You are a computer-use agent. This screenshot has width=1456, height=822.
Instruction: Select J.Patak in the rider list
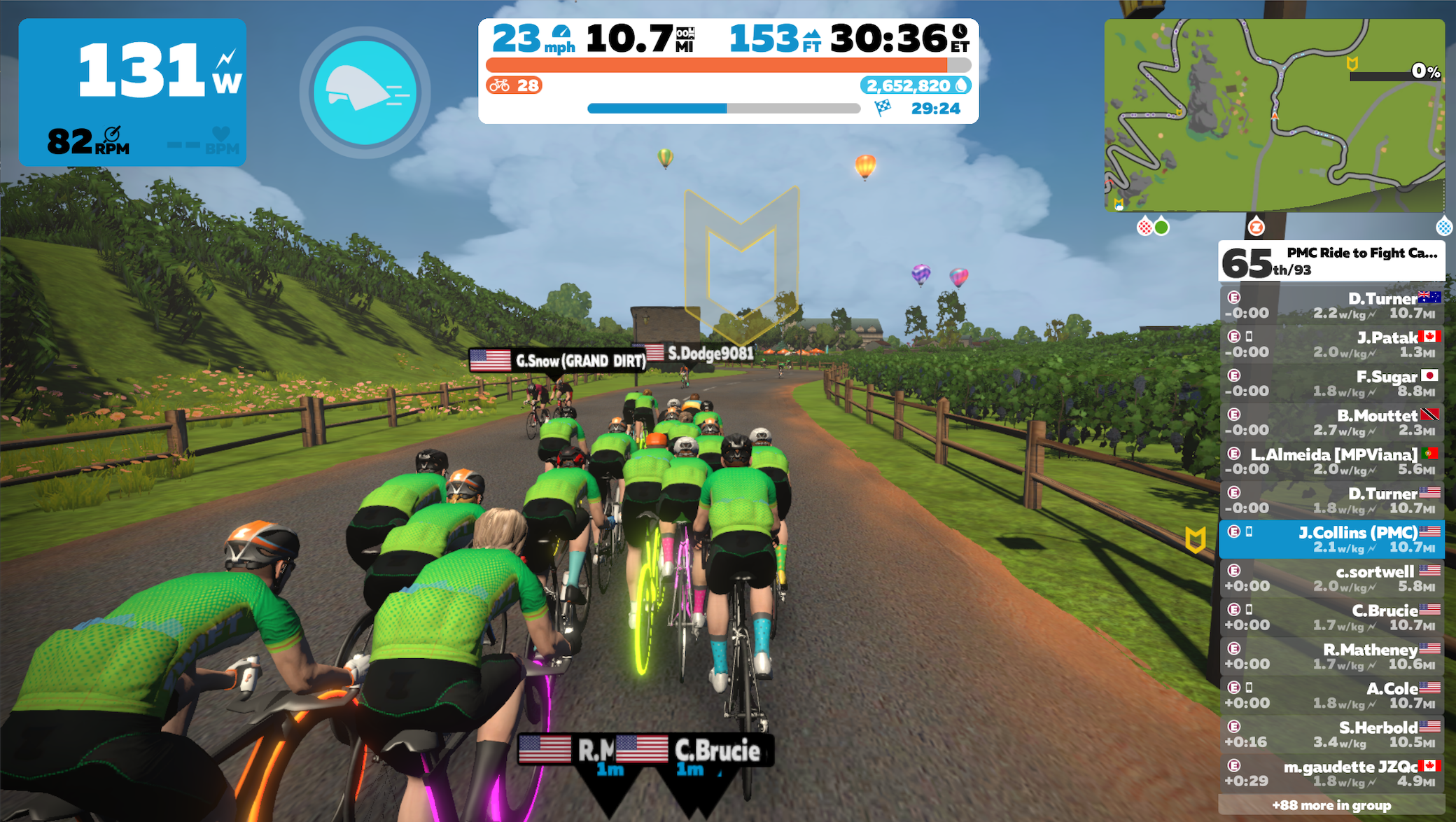point(1331,344)
